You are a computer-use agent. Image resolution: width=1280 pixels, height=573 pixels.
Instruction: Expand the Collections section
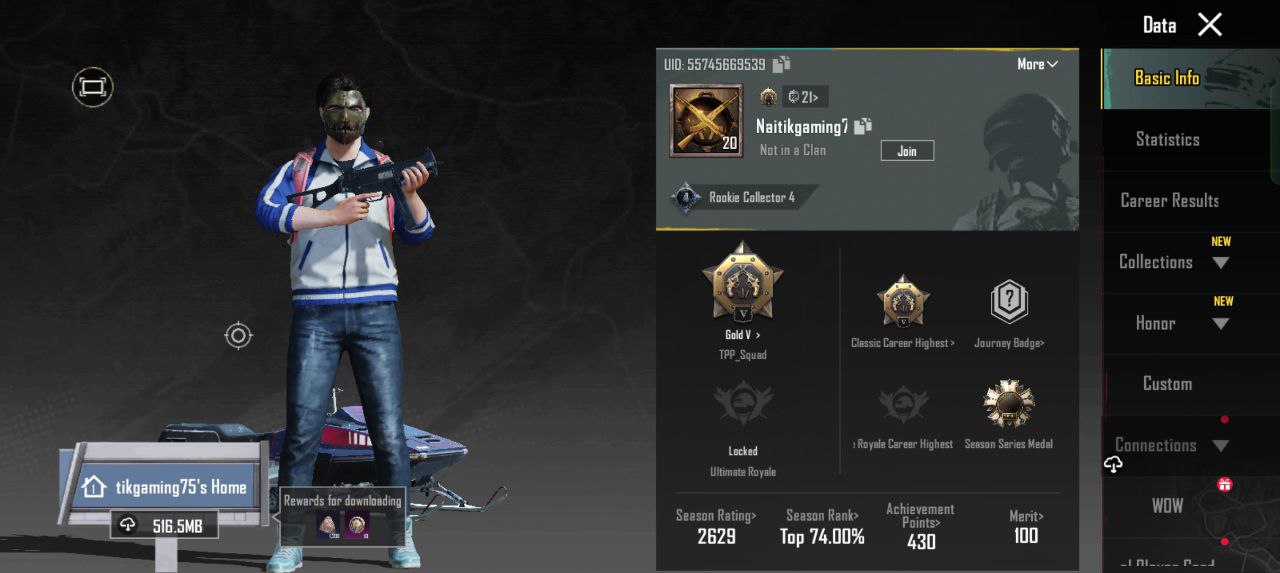1220,263
